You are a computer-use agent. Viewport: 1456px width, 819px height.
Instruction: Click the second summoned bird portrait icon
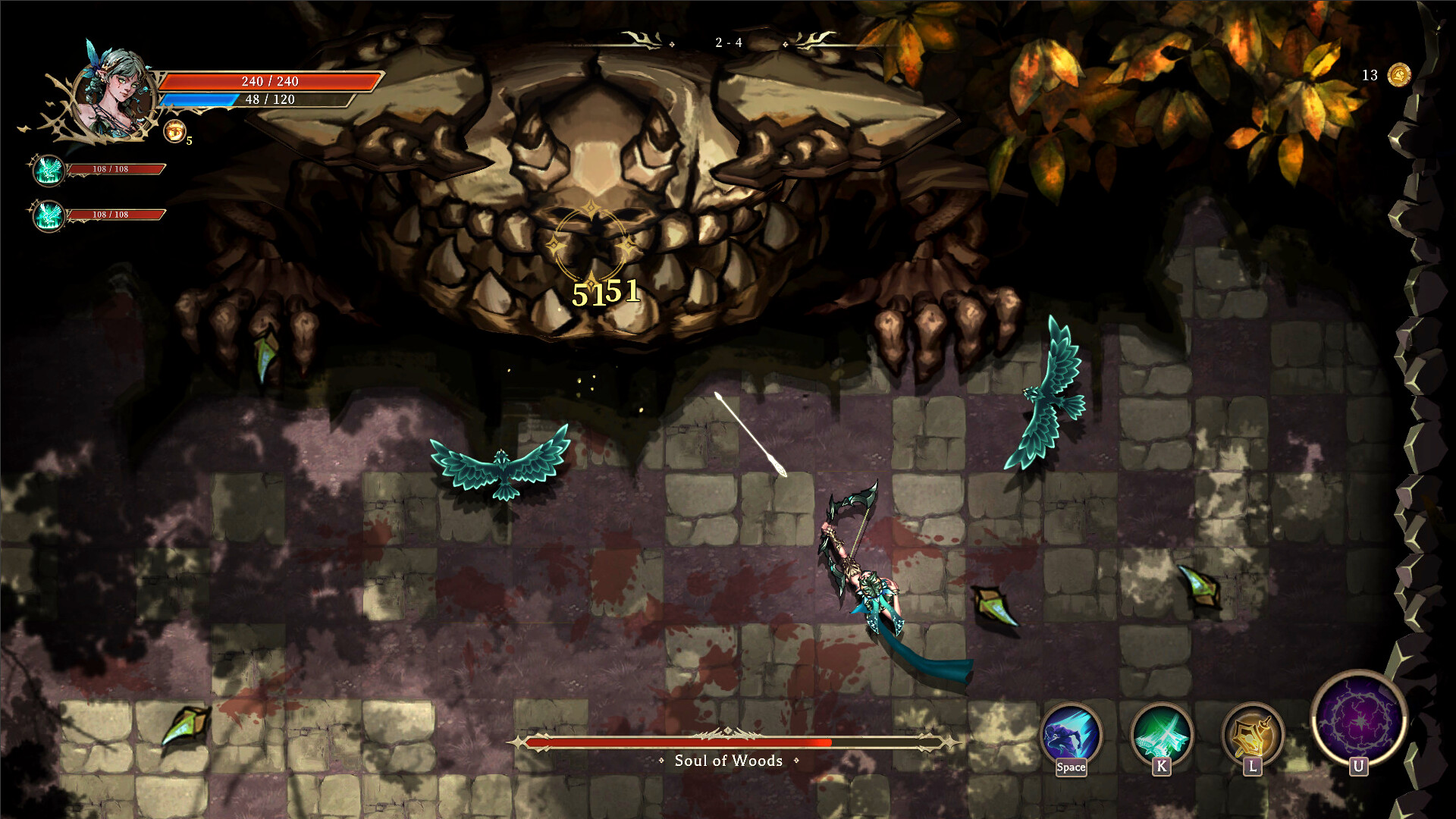coord(47,215)
